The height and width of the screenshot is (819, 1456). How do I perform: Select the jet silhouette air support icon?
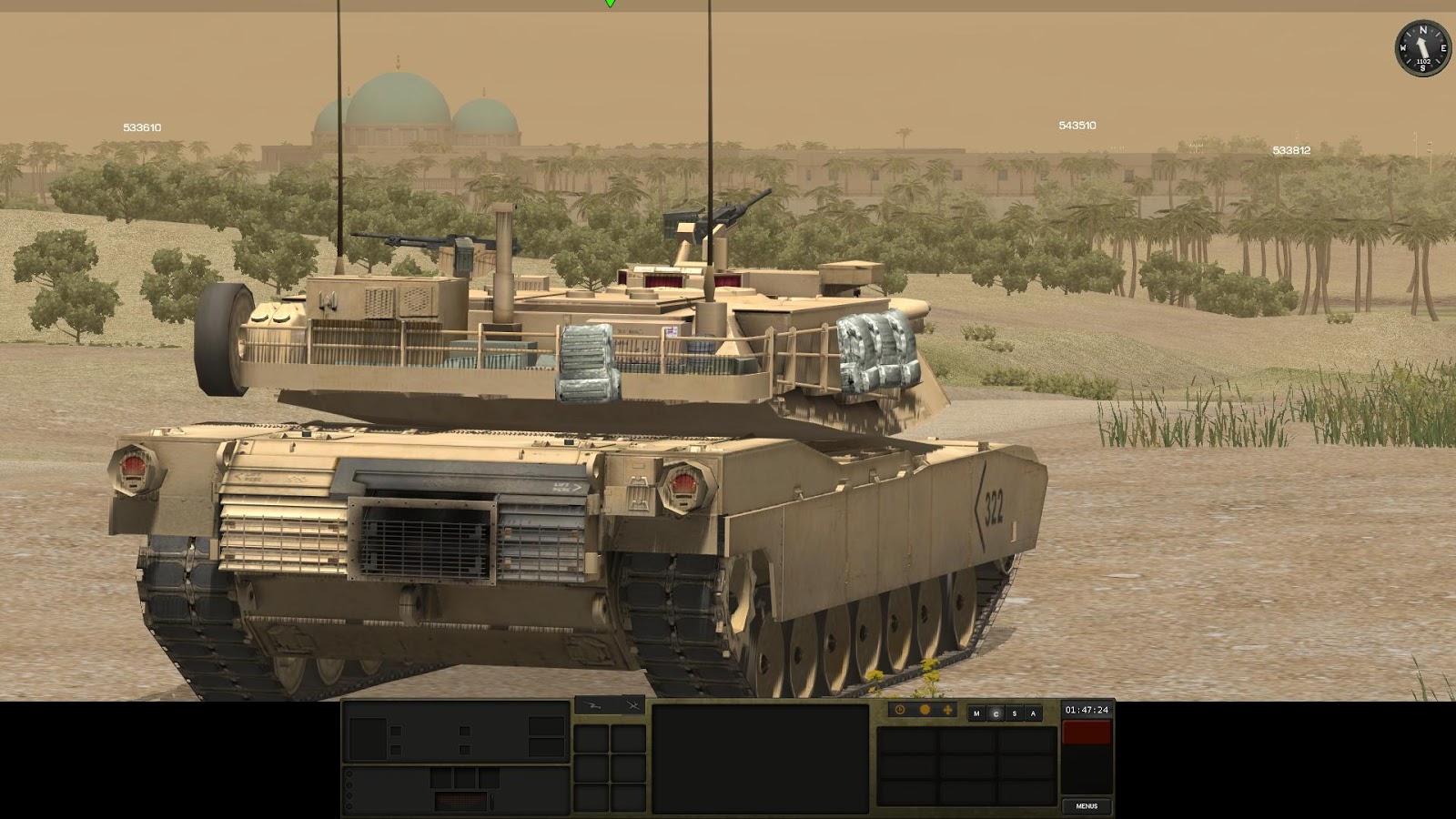(x=593, y=706)
